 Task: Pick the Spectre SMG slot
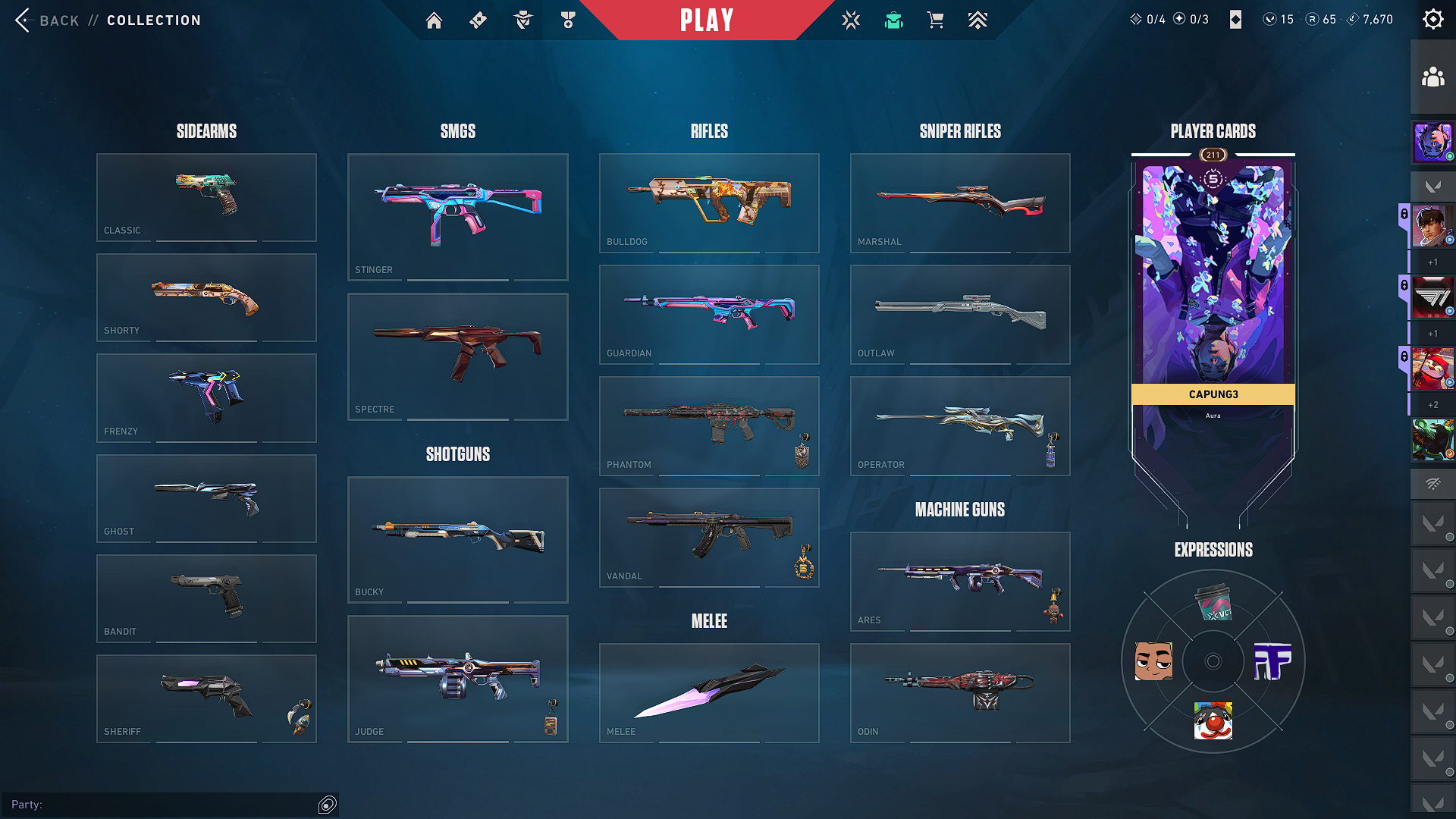click(457, 356)
